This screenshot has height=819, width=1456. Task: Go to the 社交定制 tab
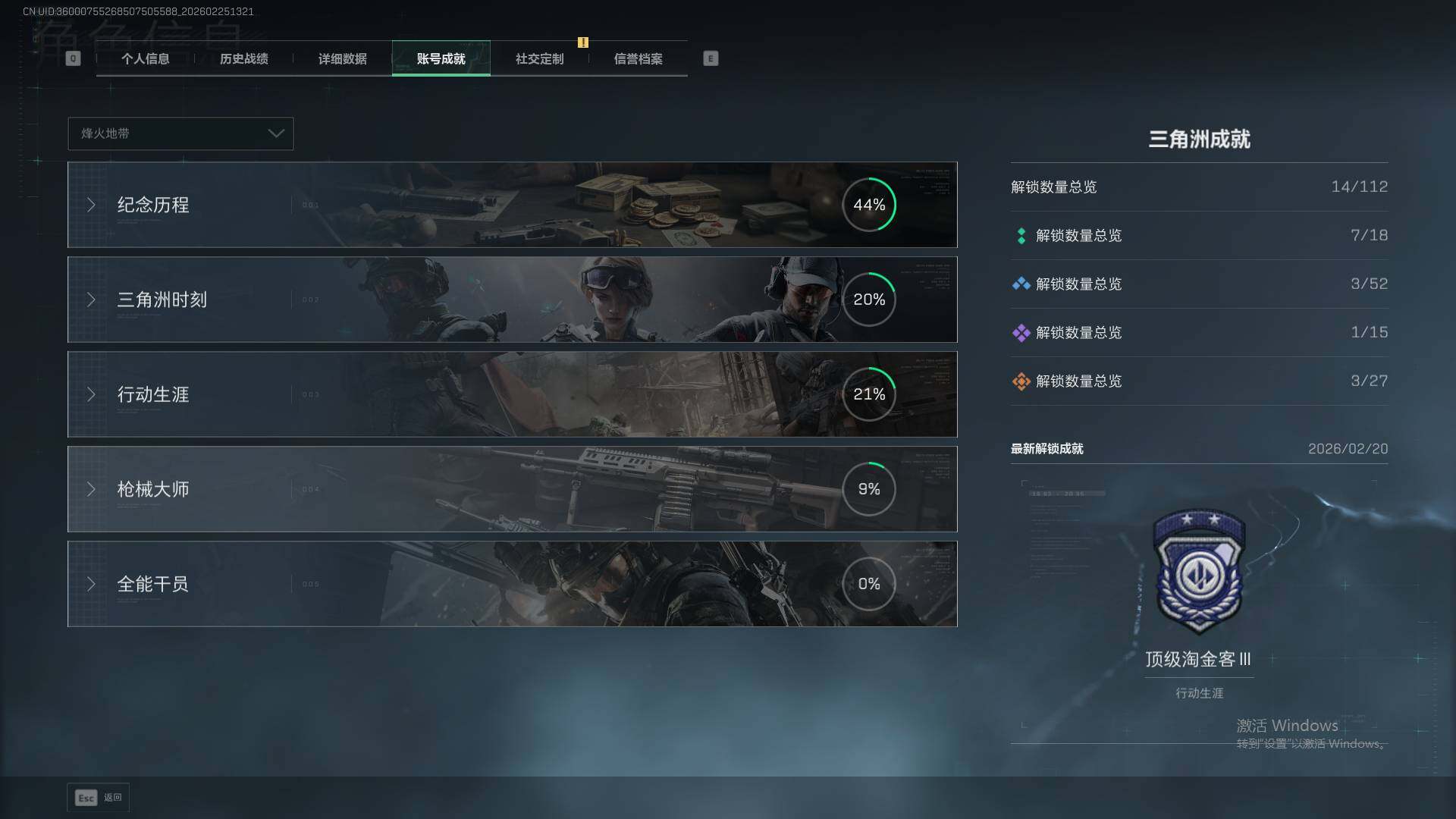click(539, 59)
